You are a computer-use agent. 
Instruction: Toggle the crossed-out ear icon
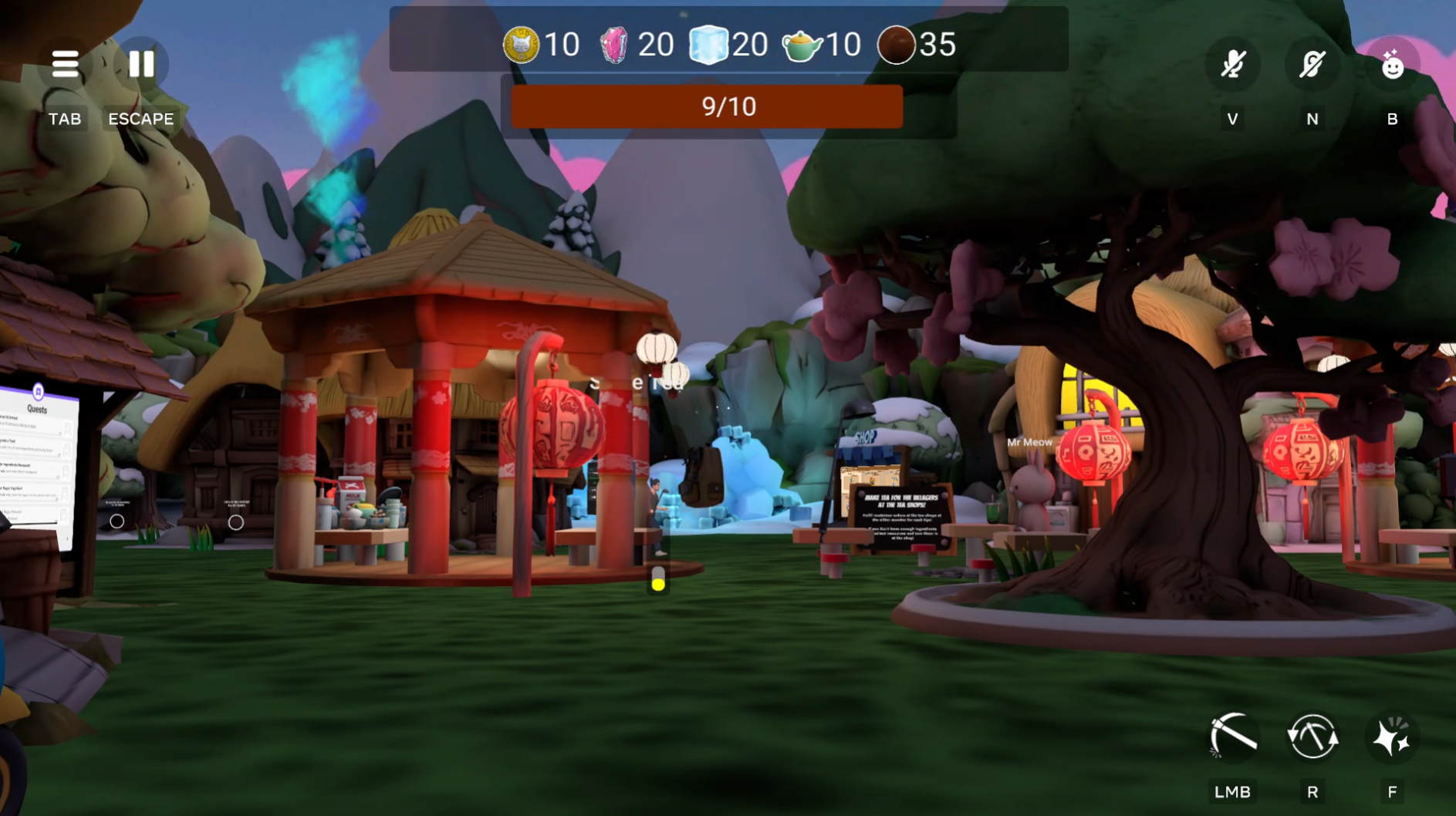(x=1312, y=64)
